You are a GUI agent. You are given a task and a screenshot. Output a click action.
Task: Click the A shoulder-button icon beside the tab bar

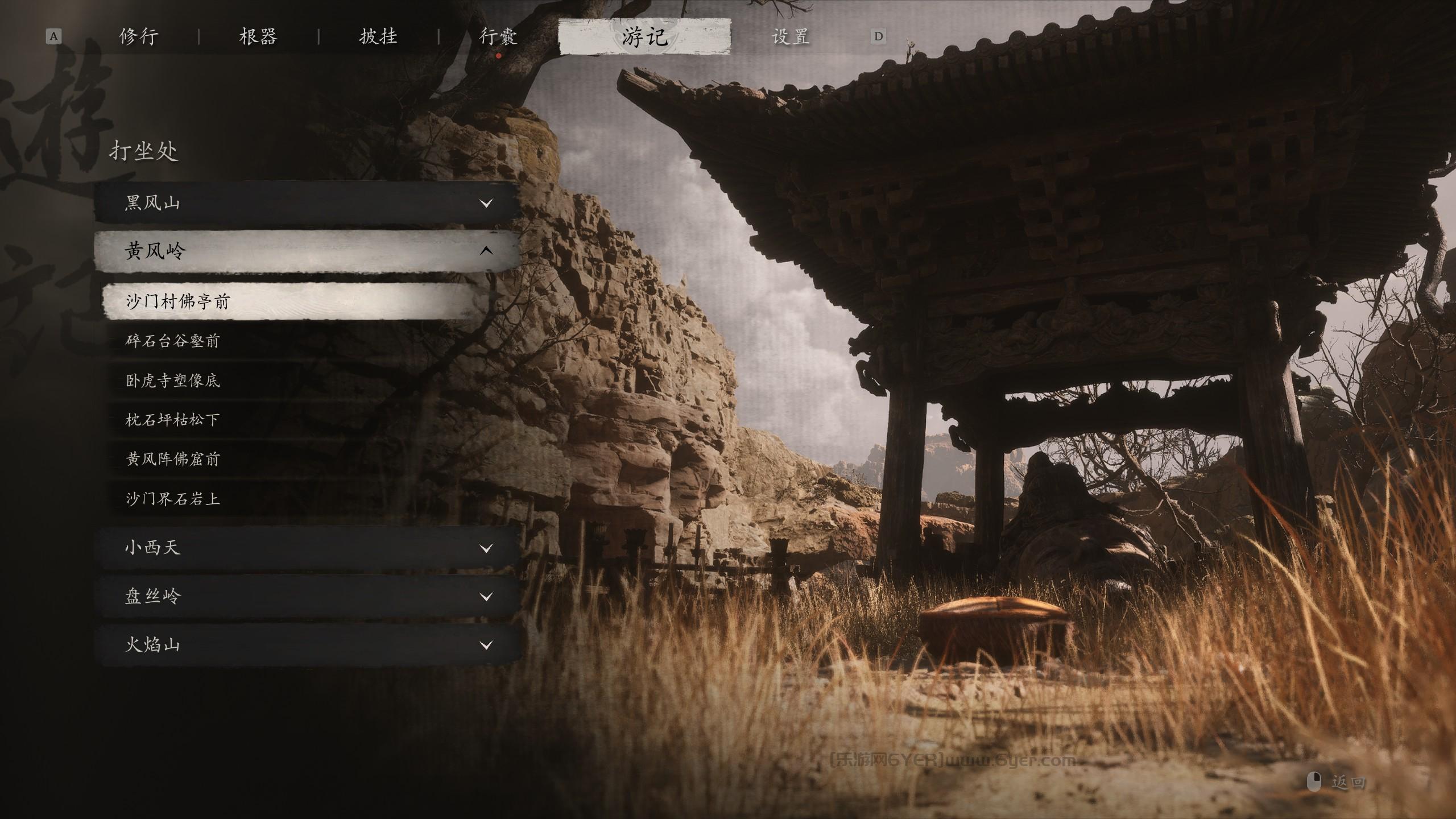point(54,35)
